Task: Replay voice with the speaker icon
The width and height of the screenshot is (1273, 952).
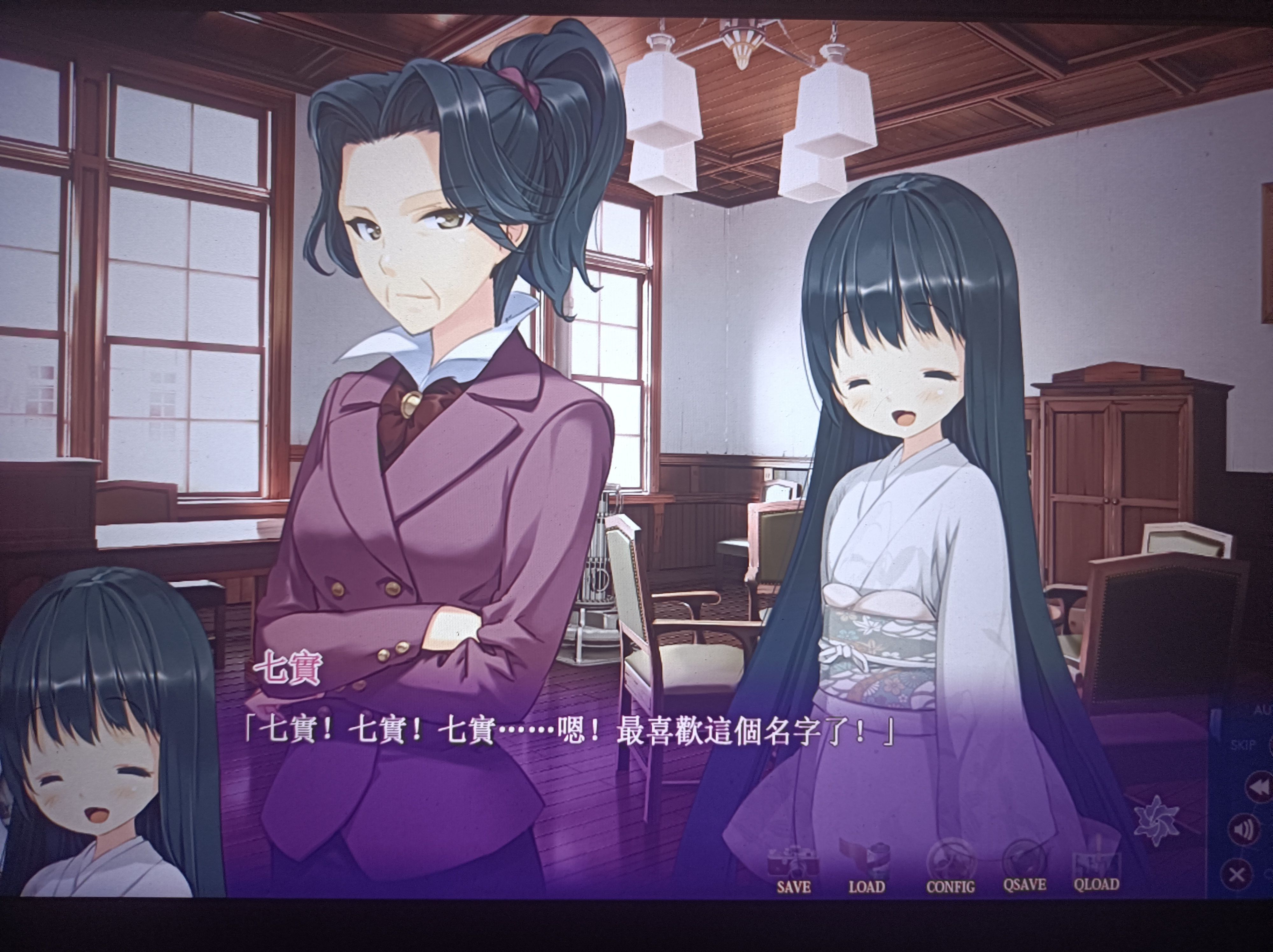Action: (1243, 830)
